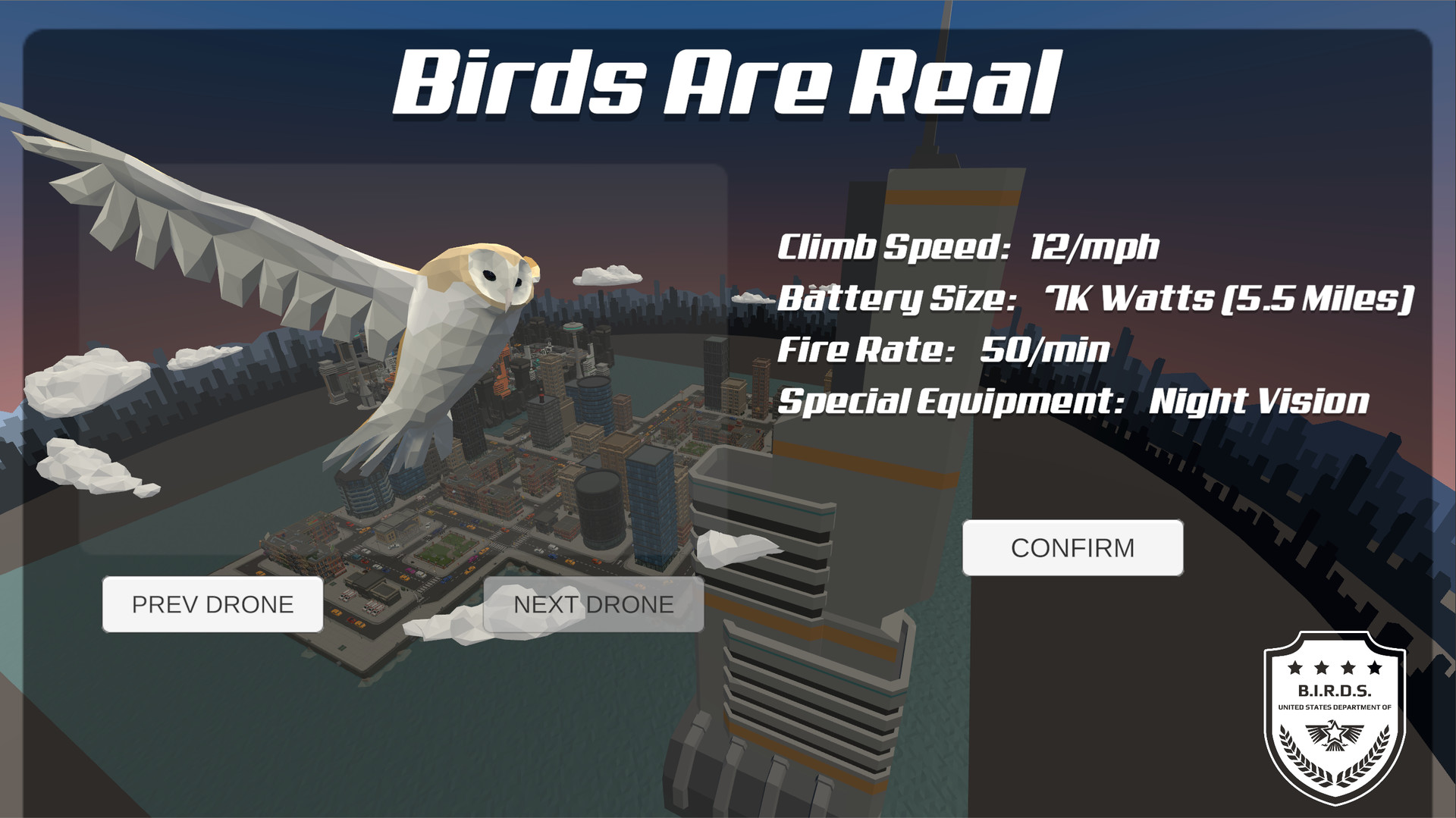
Task: Confirm the selected owl drone
Action: pos(1072,547)
